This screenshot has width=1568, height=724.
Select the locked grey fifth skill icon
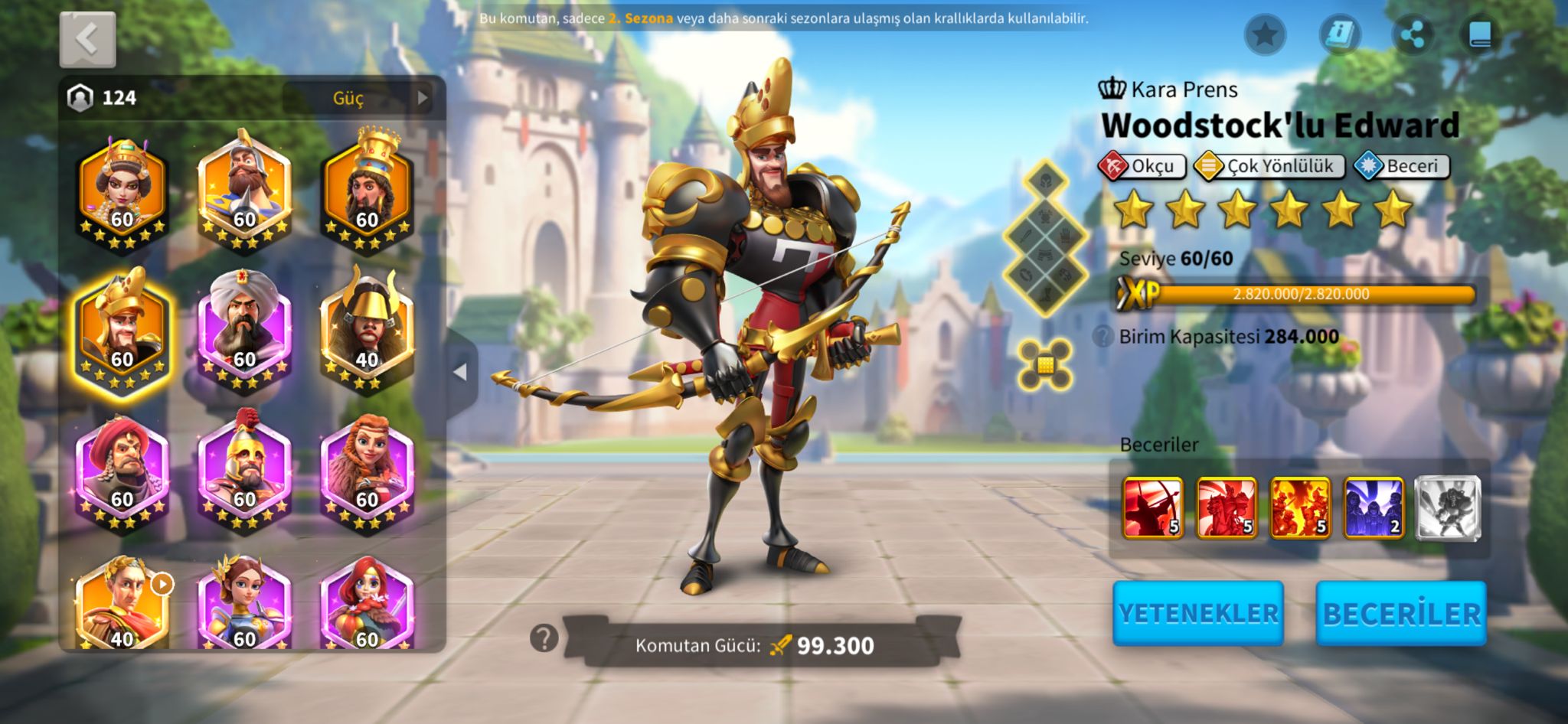1447,507
